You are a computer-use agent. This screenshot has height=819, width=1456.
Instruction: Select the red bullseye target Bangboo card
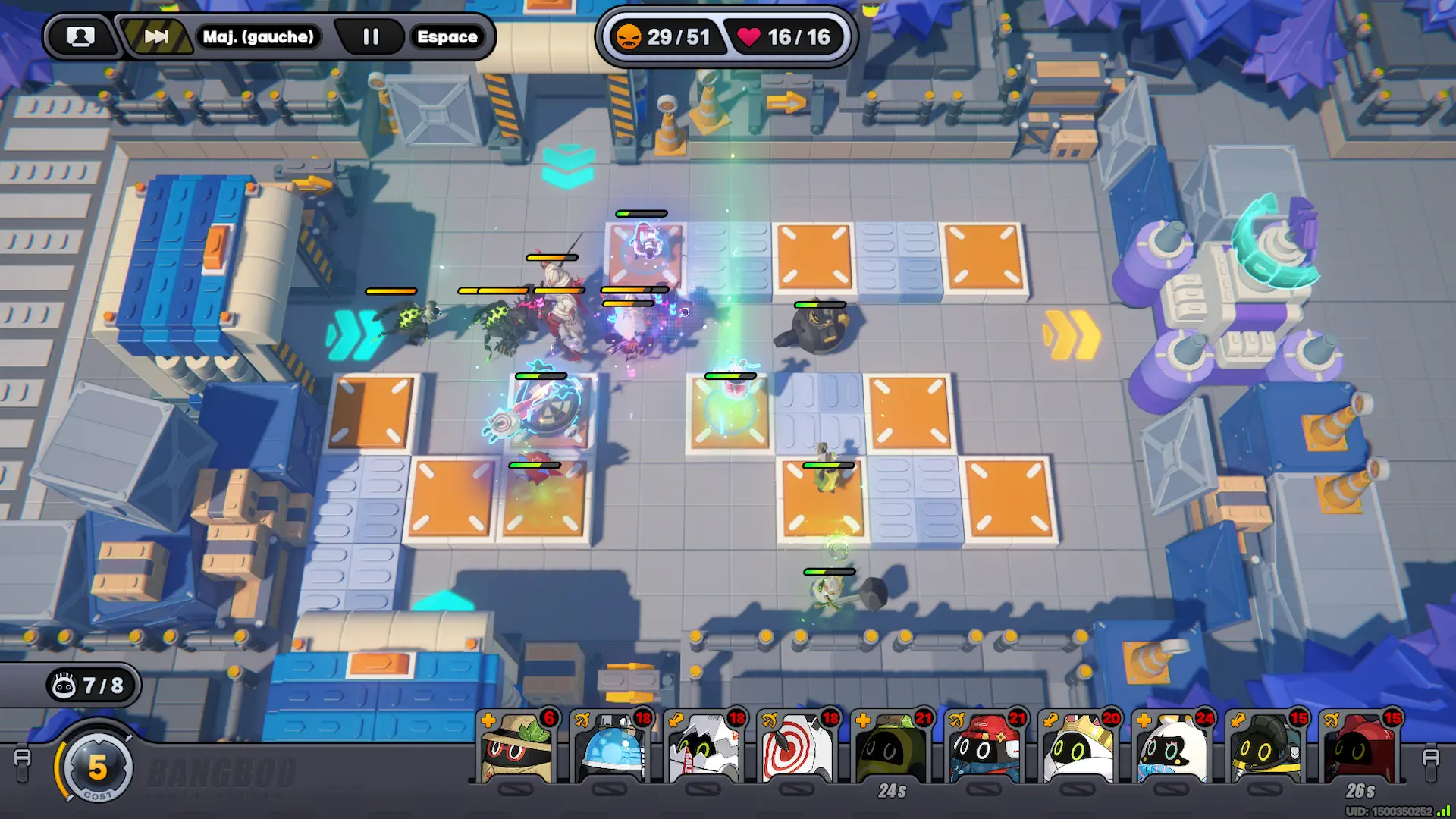tap(799, 748)
